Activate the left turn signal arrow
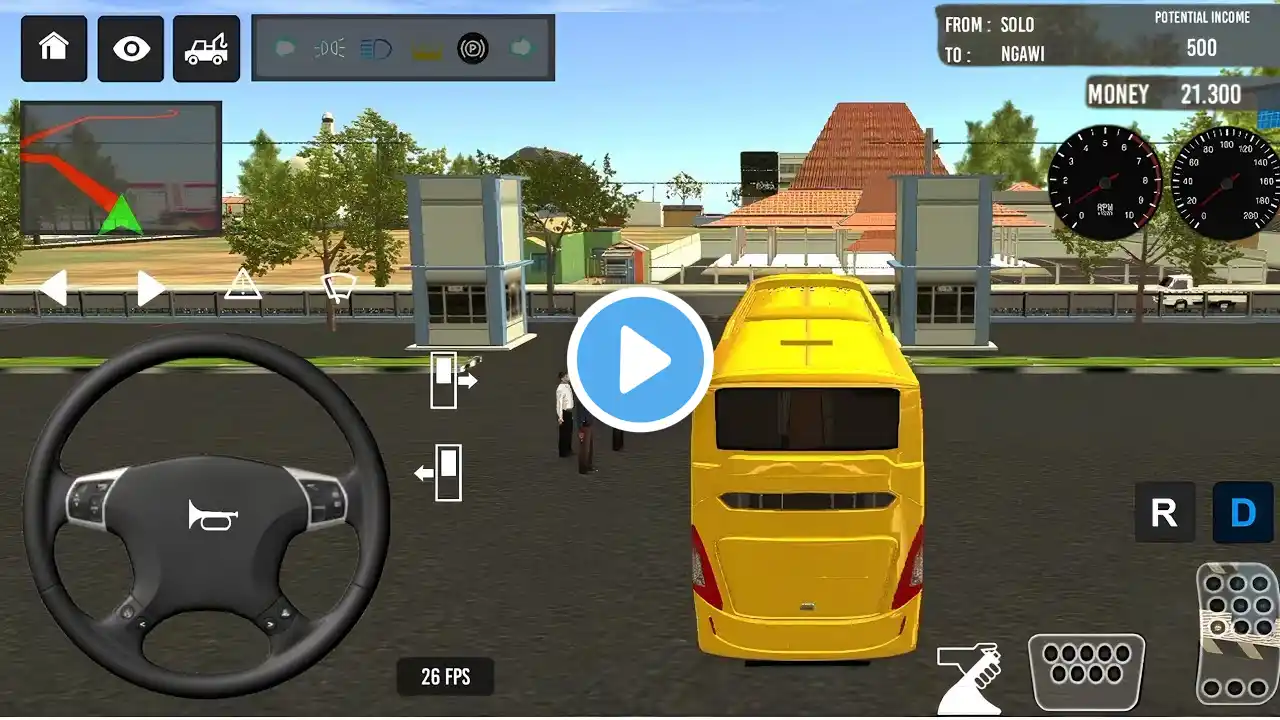The width and height of the screenshot is (1280, 720). [53, 288]
